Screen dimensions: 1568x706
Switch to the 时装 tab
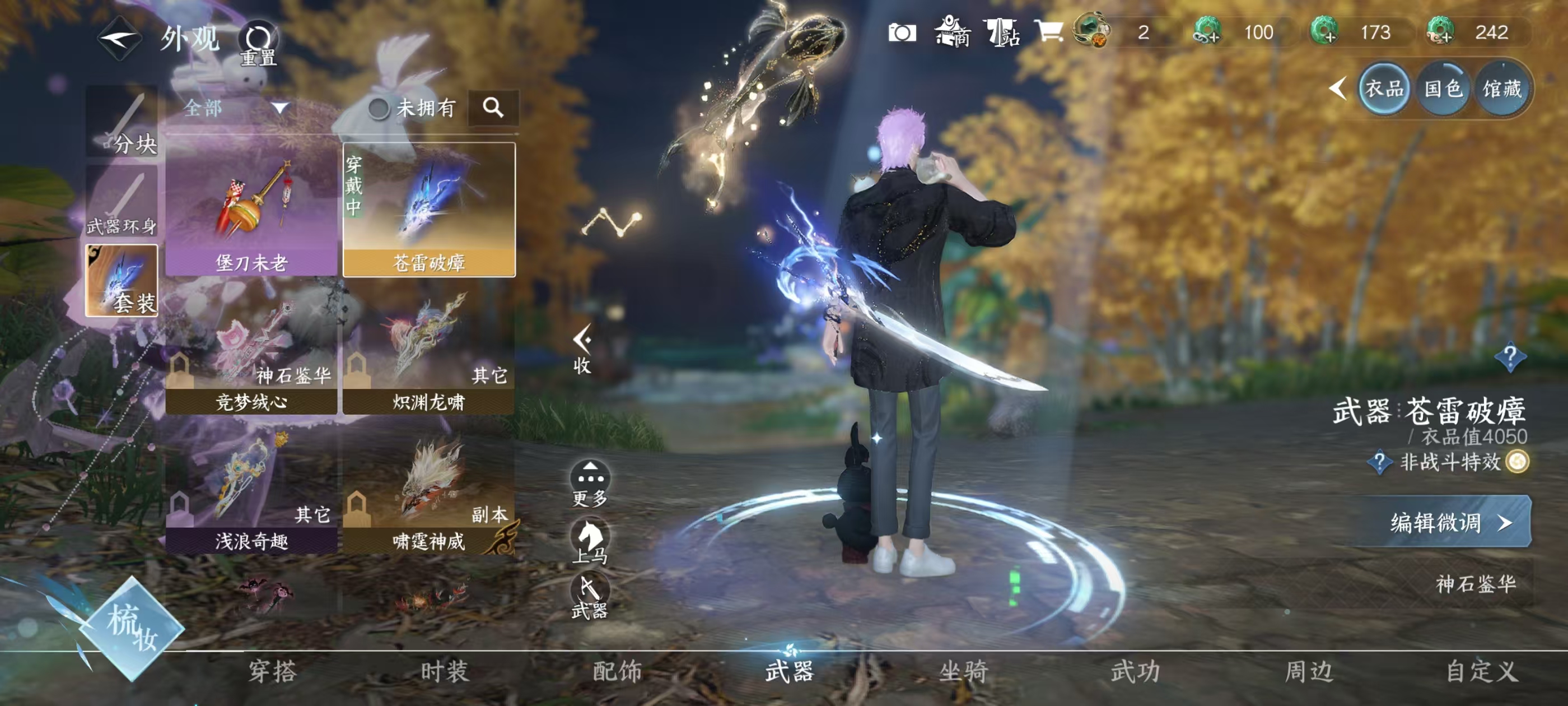[444, 671]
